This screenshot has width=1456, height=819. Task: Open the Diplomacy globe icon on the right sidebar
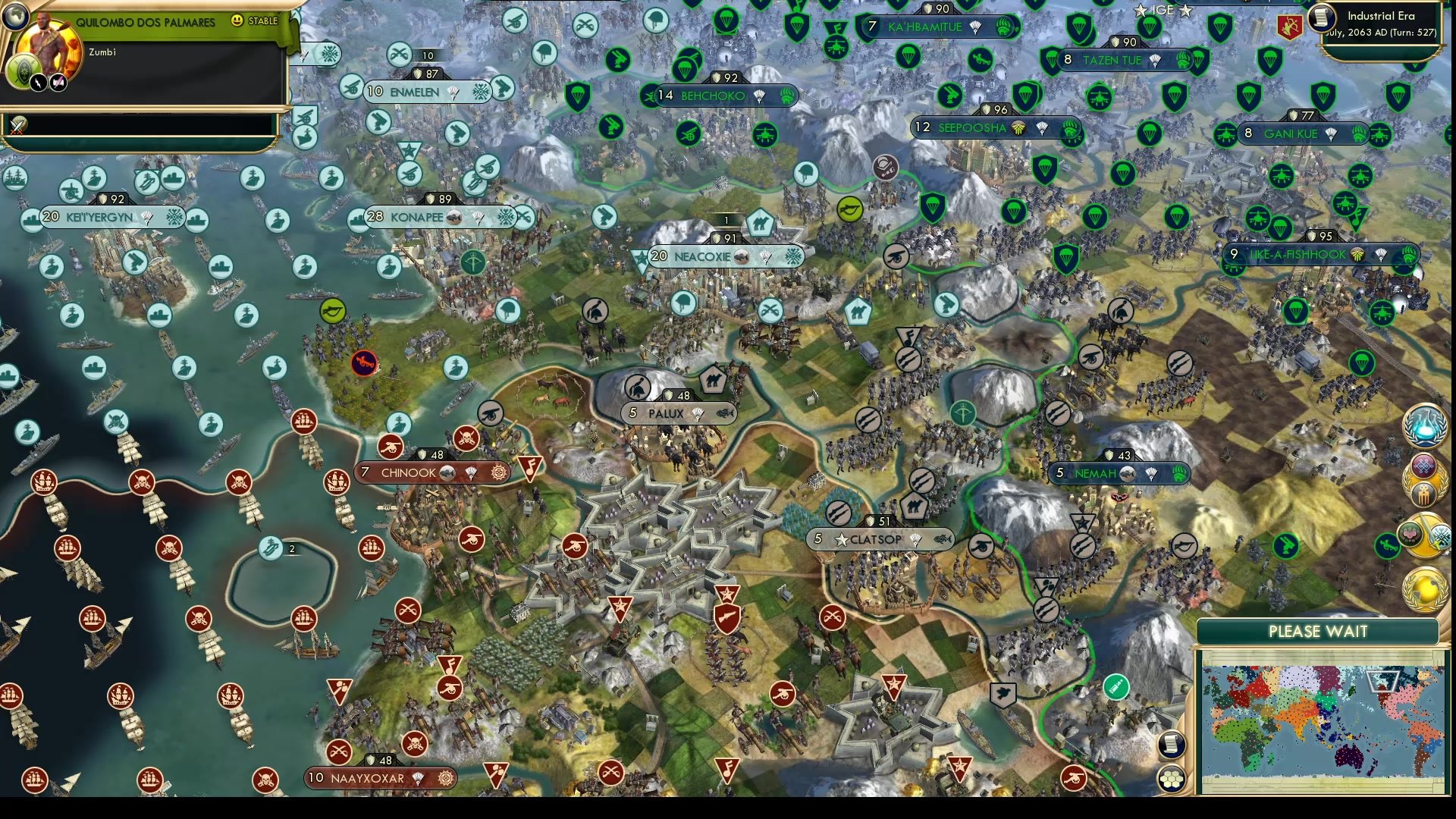pyautogui.click(x=1426, y=588)
